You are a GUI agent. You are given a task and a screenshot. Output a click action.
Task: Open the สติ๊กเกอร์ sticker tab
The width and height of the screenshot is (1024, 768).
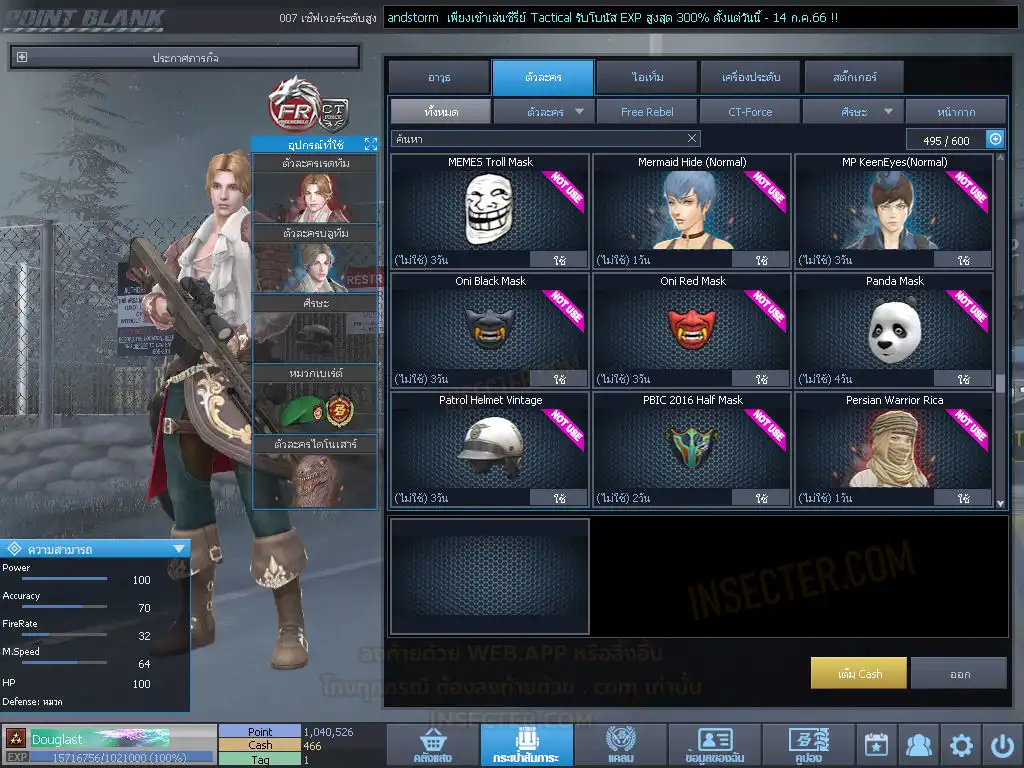pyautogui.click(x=853, y=77)
